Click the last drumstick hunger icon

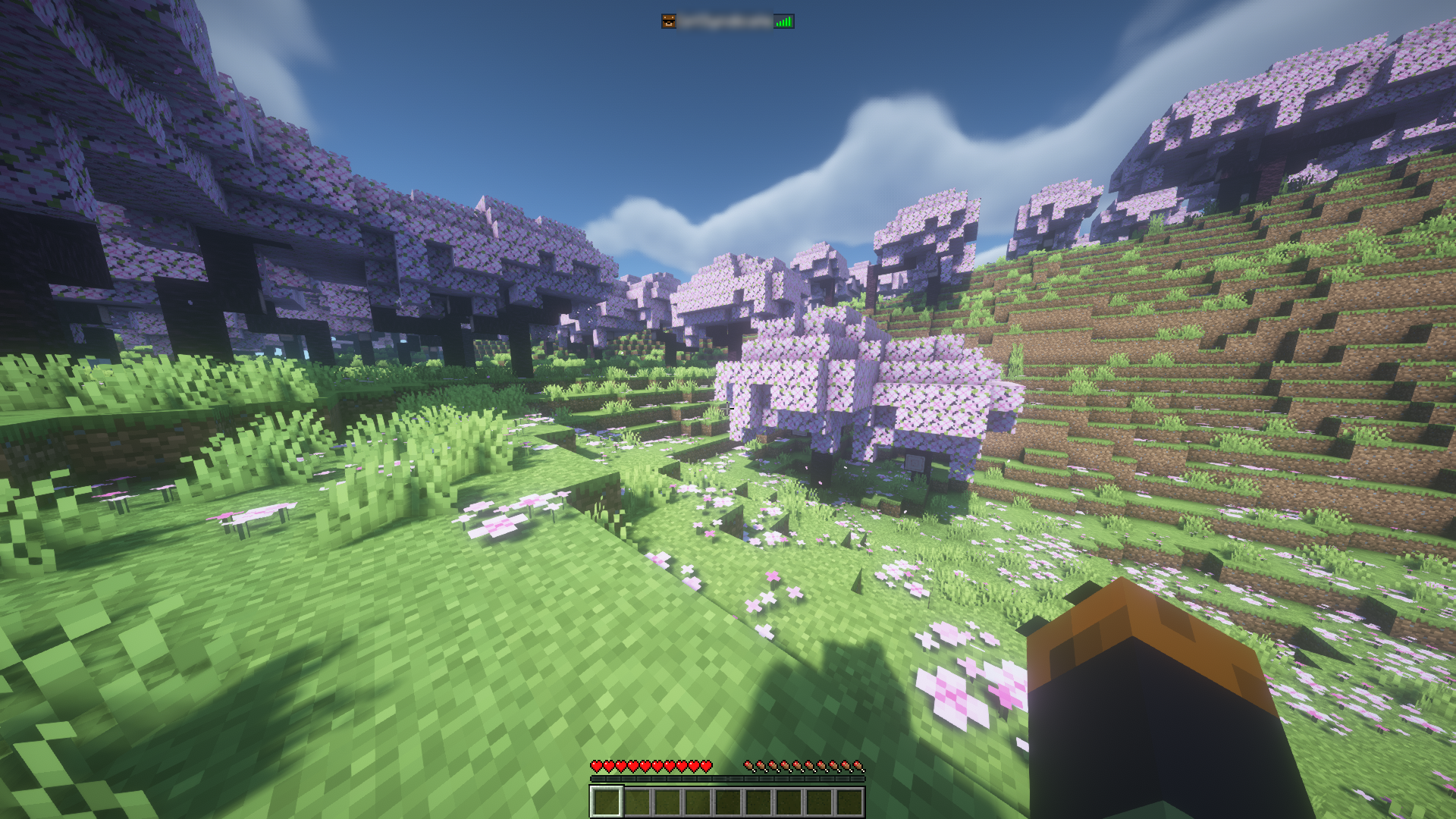coord(859,766)
